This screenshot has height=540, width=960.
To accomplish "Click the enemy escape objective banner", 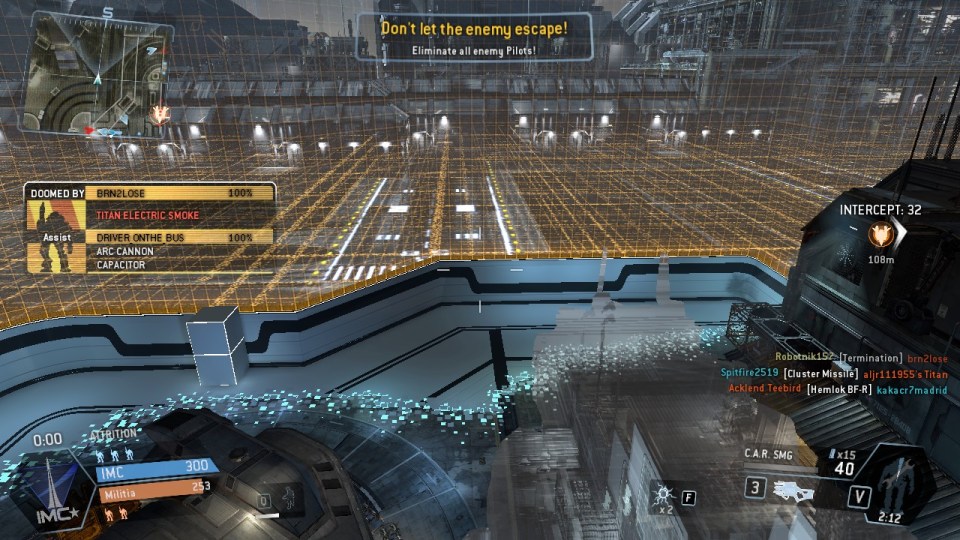I will [474, 36].
